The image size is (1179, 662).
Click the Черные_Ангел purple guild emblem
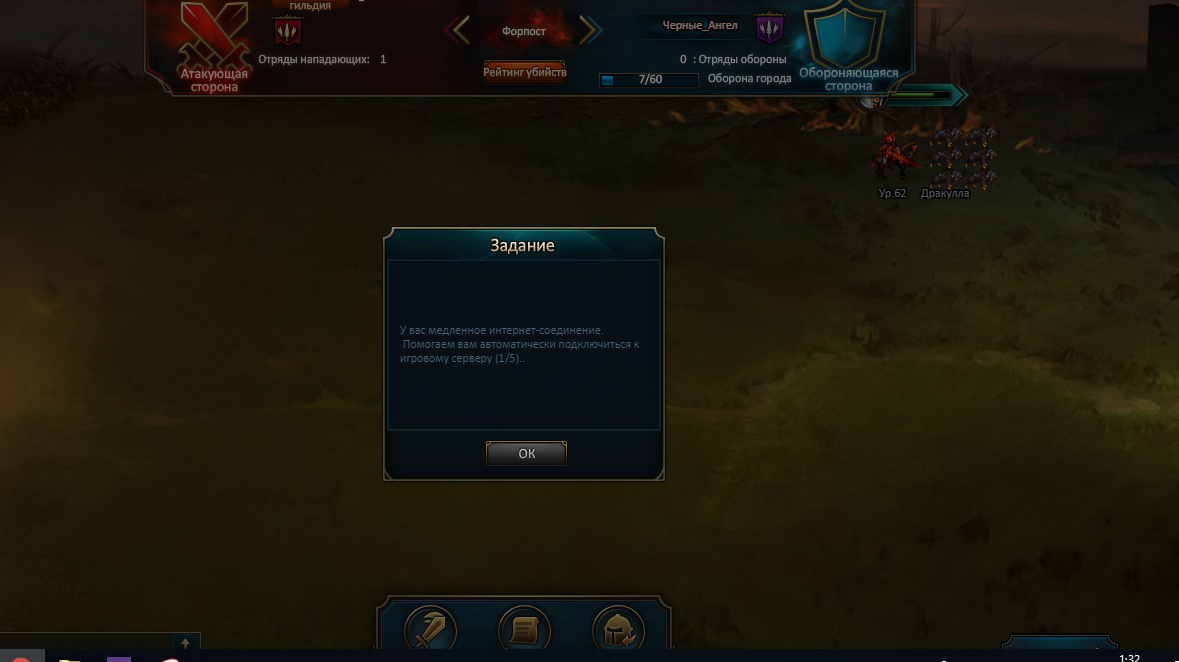tap(769, 29)
